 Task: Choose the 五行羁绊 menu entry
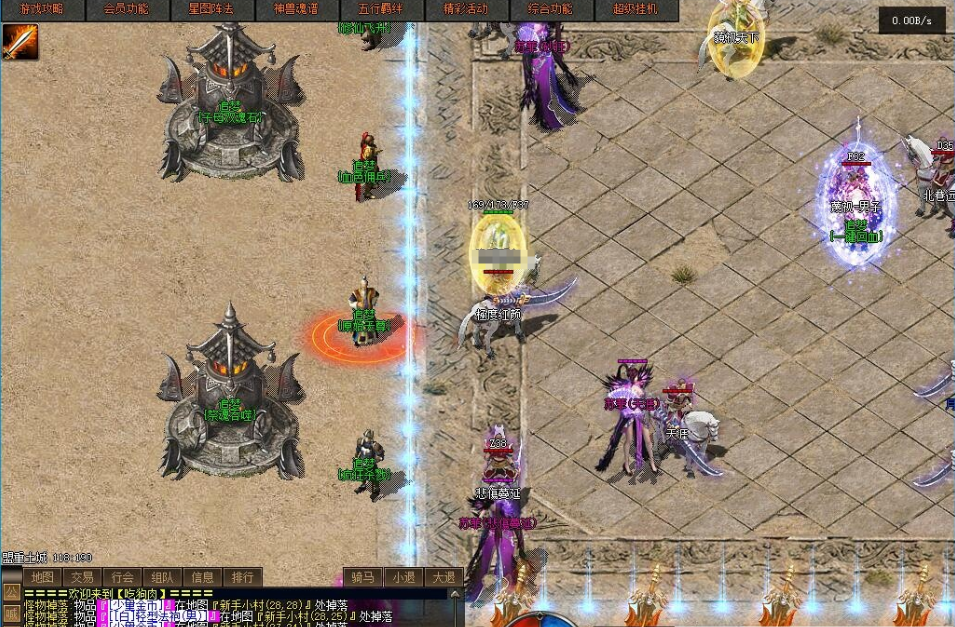point(381,9)
